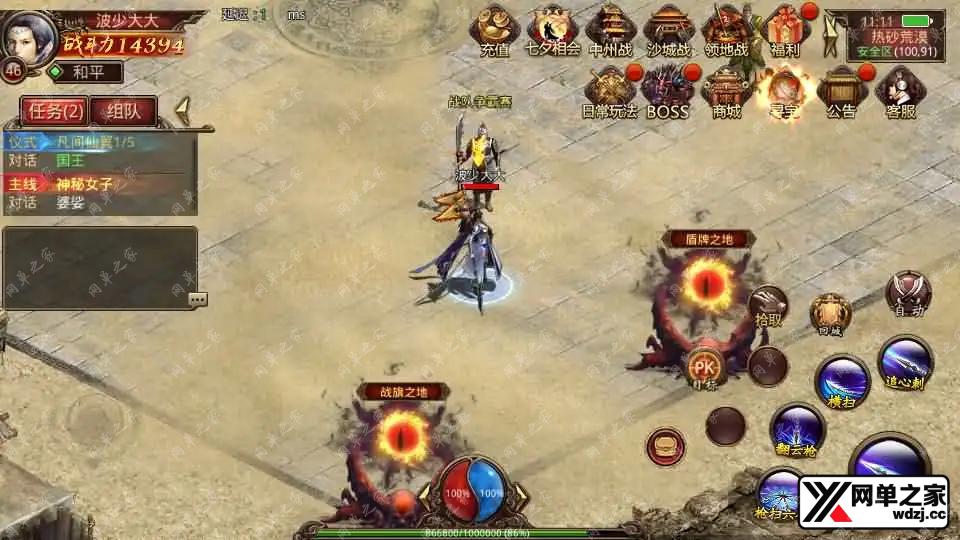
Task: Open the BOSS list
Action: (x=667, y=91)
